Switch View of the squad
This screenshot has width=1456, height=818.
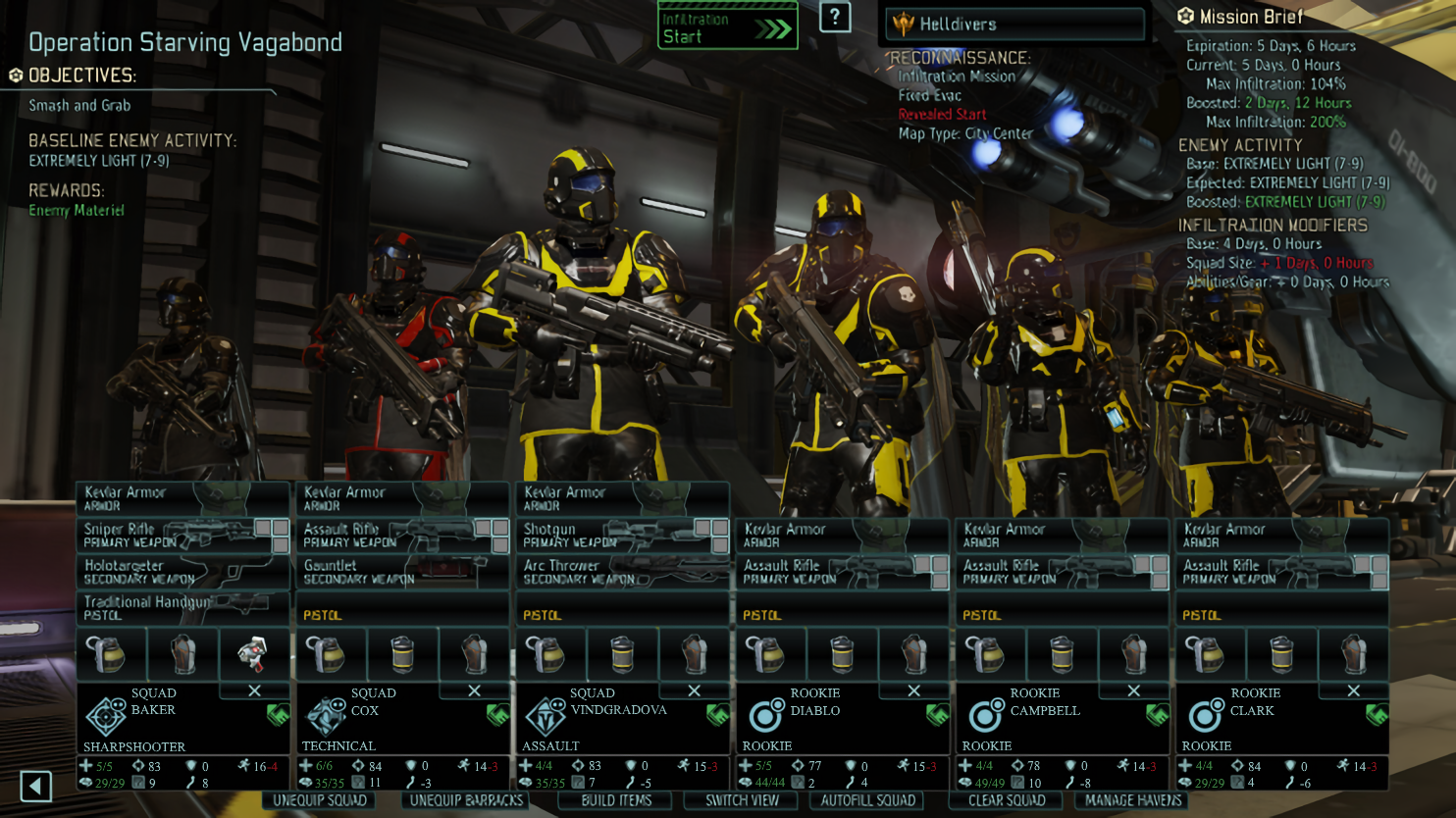(x=742, y=800)
